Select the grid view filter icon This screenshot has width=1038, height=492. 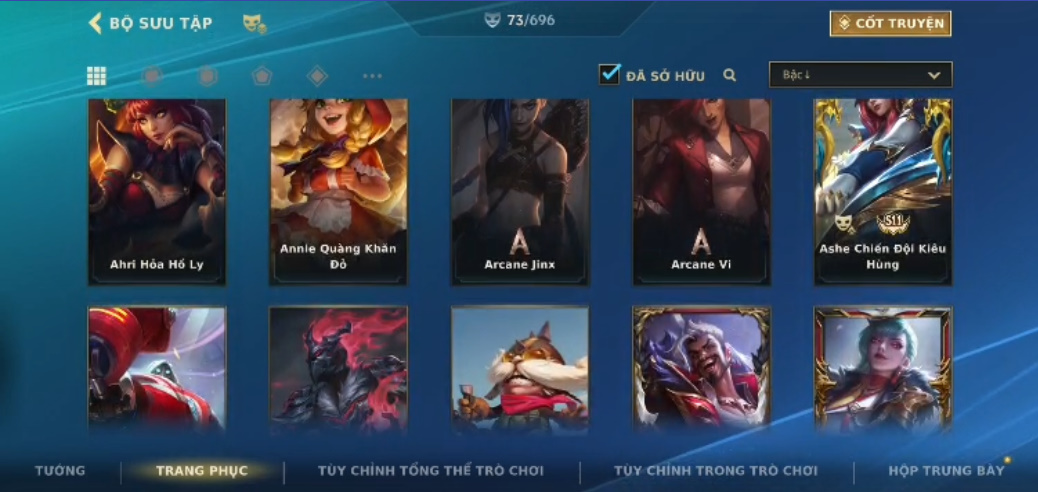tap(97, 76)
